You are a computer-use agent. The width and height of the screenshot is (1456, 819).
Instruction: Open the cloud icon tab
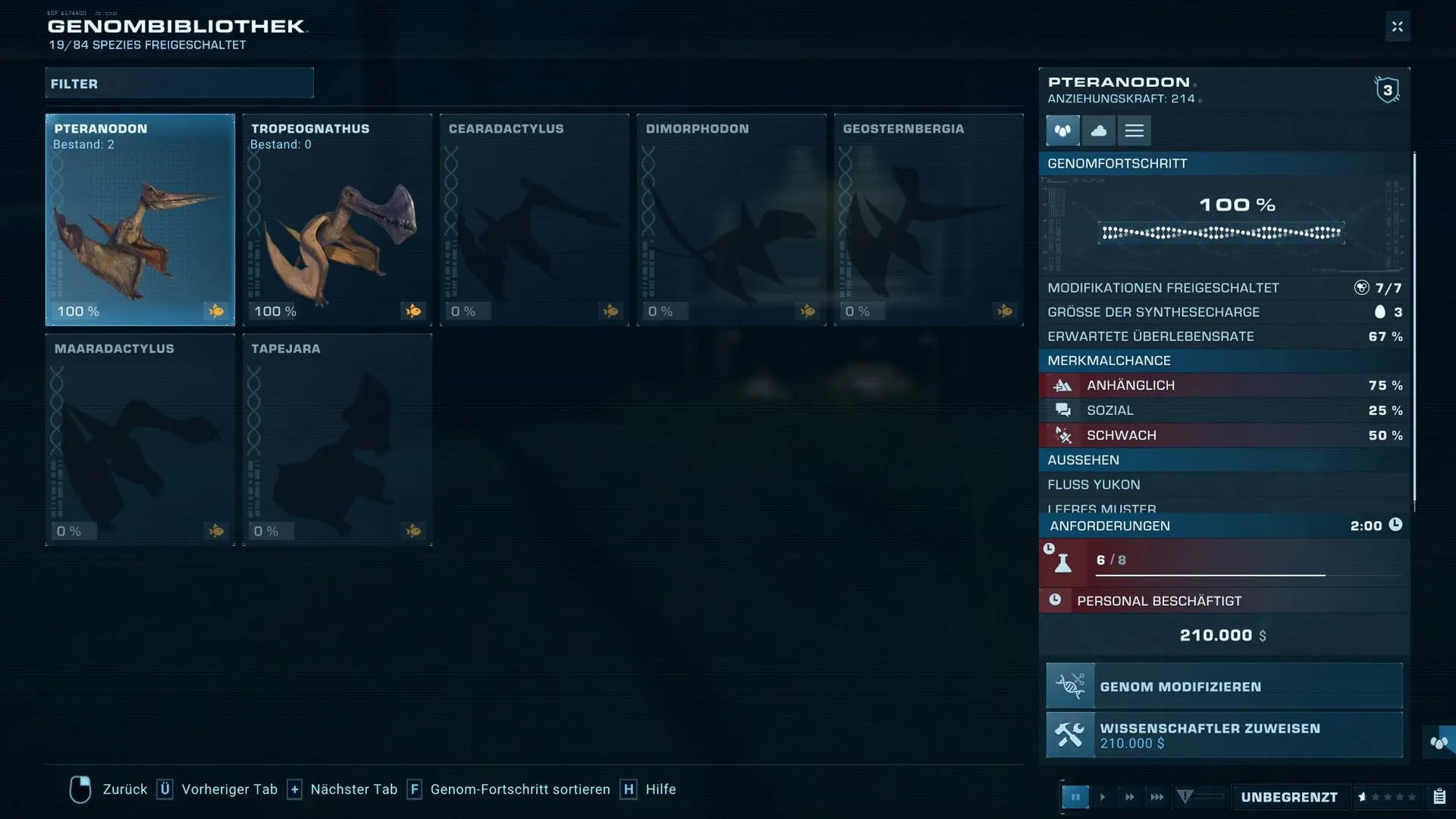click(x=1098, y=130)
